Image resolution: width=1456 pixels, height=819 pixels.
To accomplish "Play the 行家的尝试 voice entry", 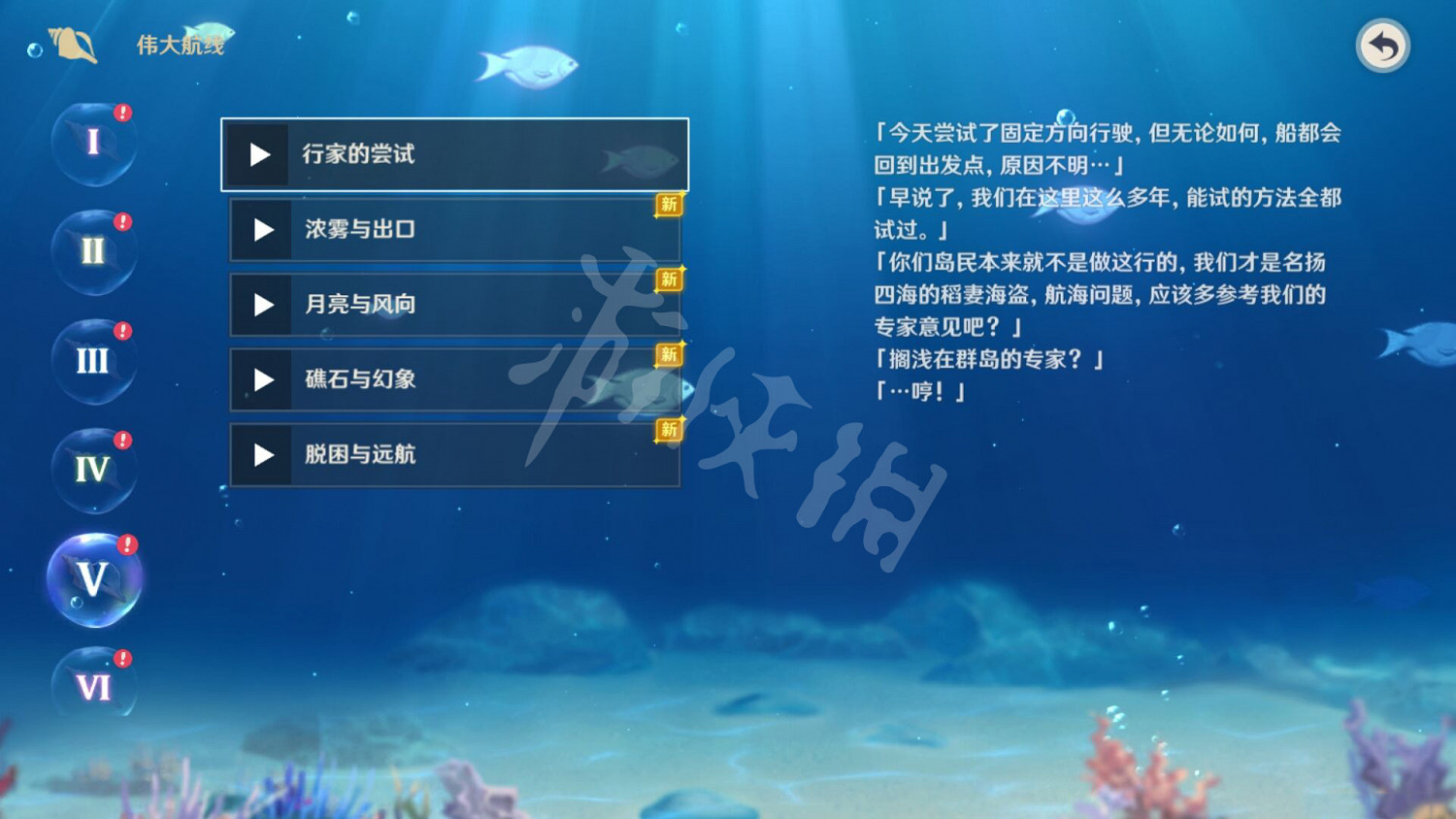I will [259, 153].
